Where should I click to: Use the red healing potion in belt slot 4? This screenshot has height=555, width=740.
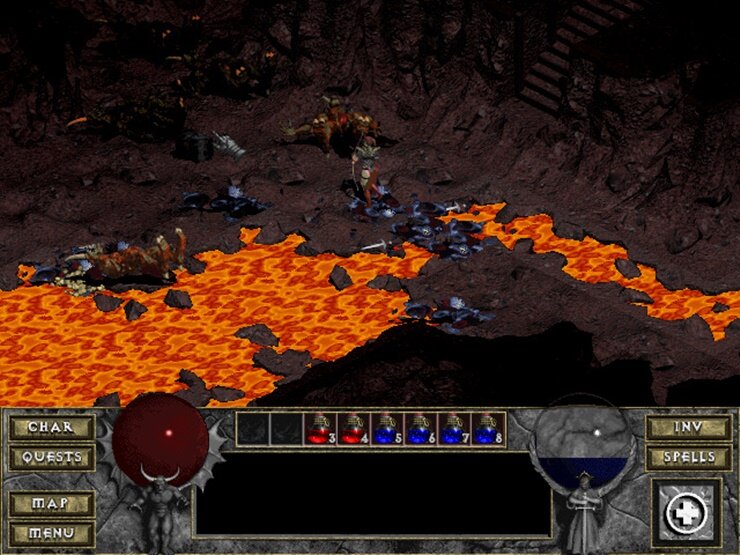click(x=354, y=430)
